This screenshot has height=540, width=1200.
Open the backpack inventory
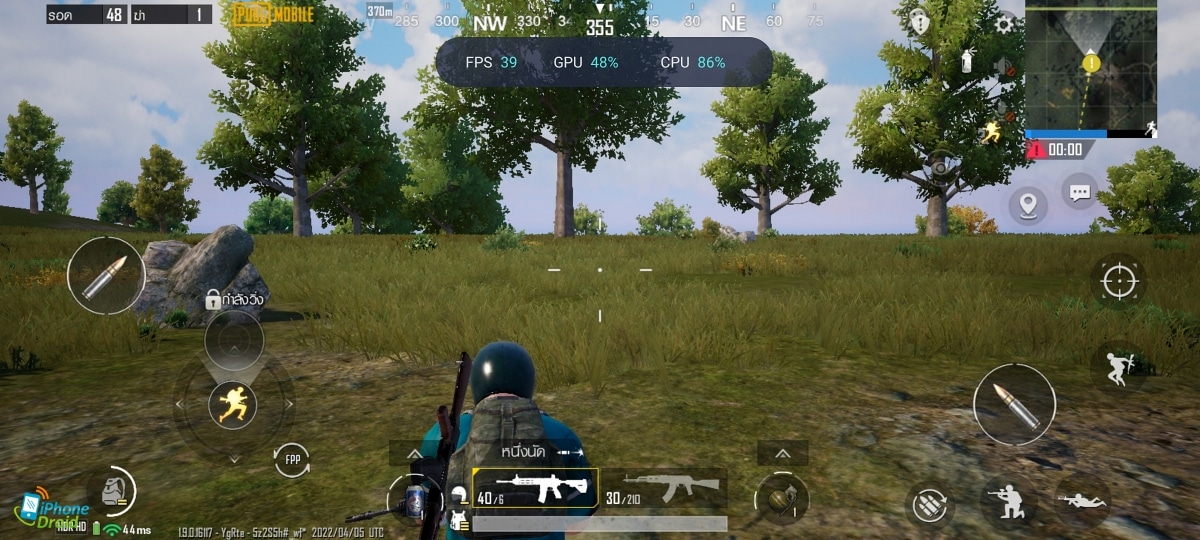(x=113, y=490)
